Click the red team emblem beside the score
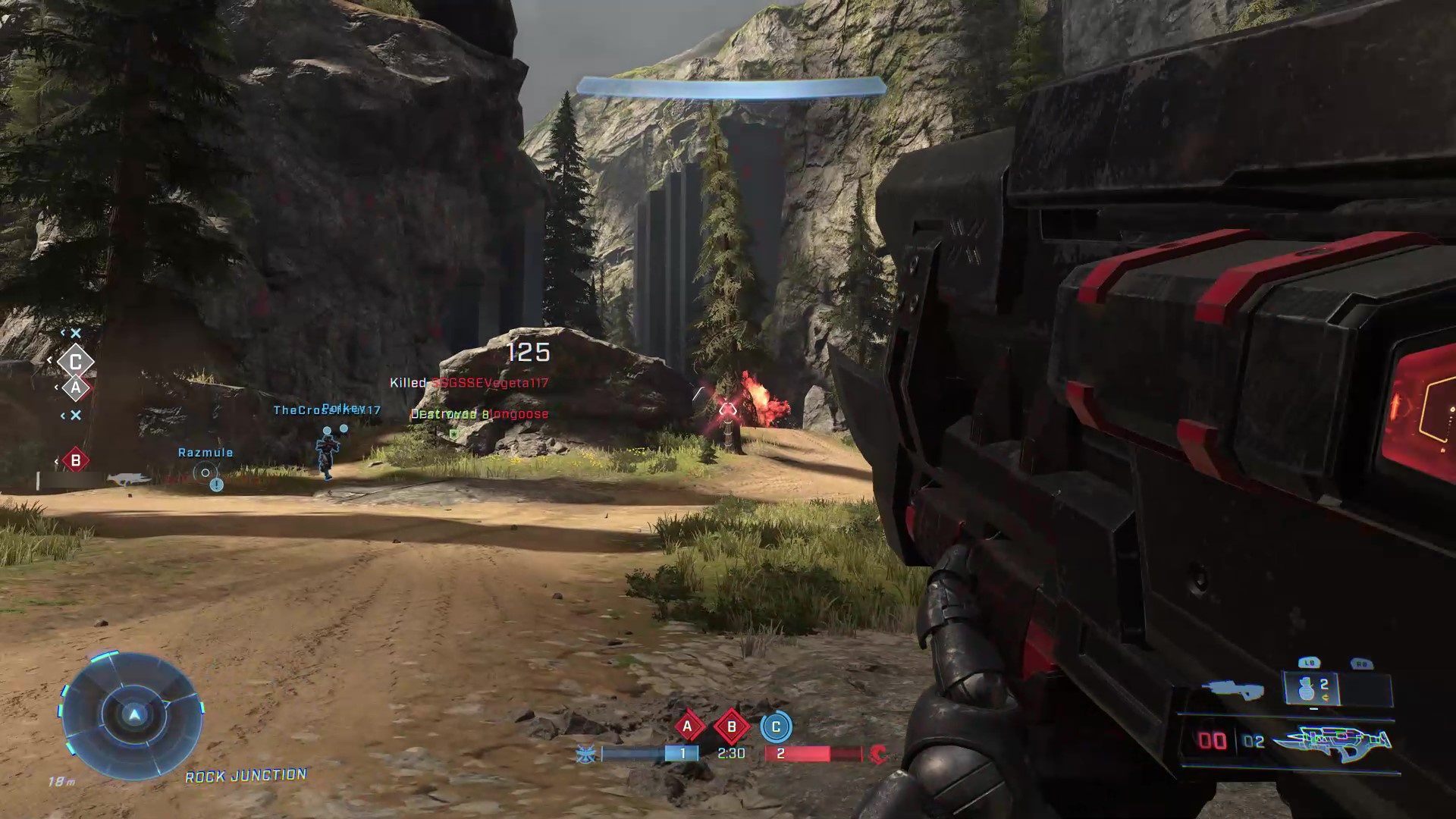 coord(878,754)
